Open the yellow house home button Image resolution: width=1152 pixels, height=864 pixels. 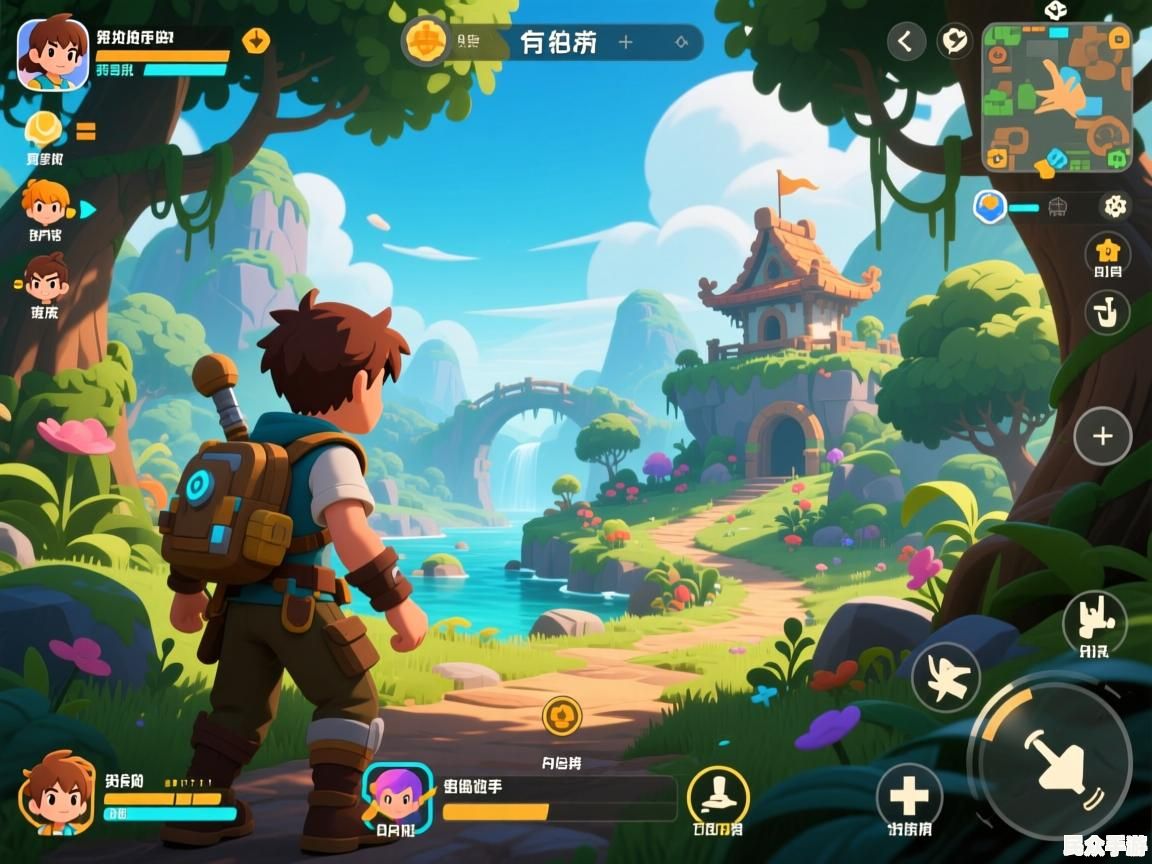tap(1107, 250)
